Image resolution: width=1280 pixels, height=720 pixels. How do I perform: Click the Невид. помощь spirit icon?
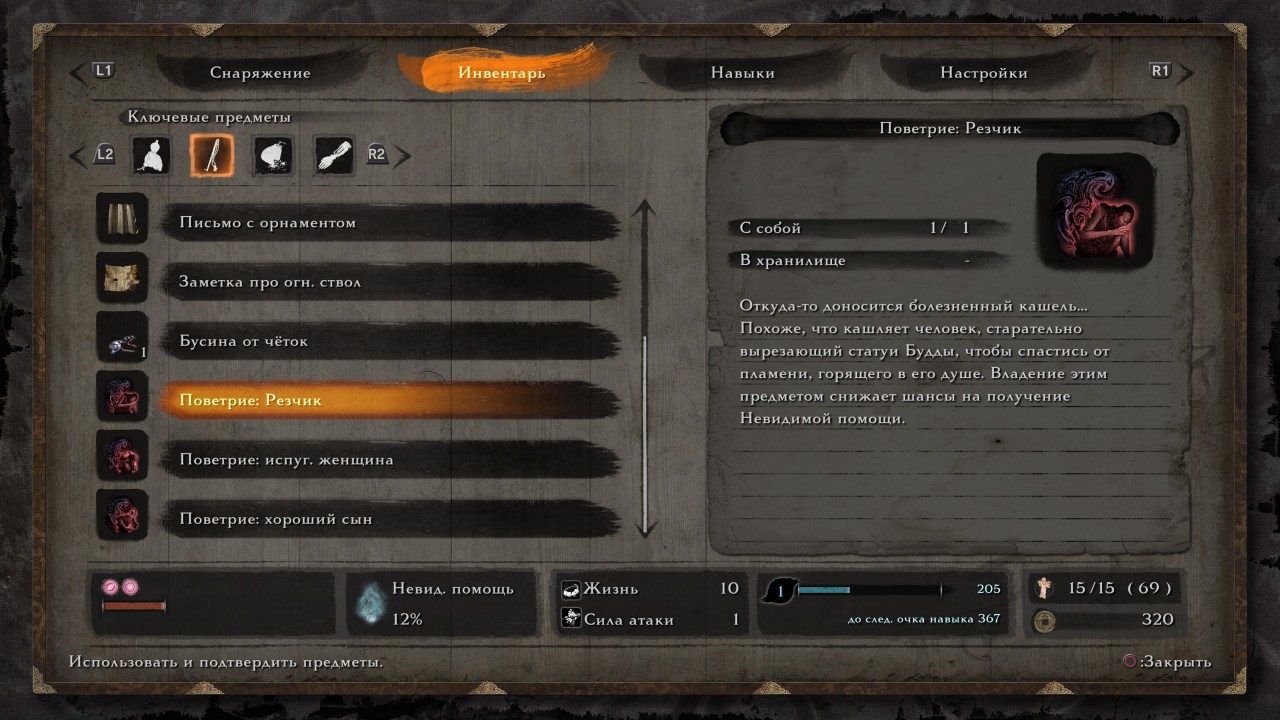pyautogui.click(x=373, y=604)
